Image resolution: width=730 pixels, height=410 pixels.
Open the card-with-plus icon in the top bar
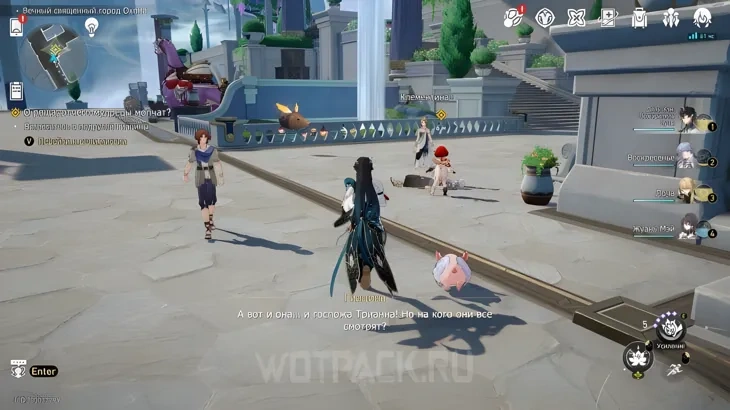click(x=607, y=17)
